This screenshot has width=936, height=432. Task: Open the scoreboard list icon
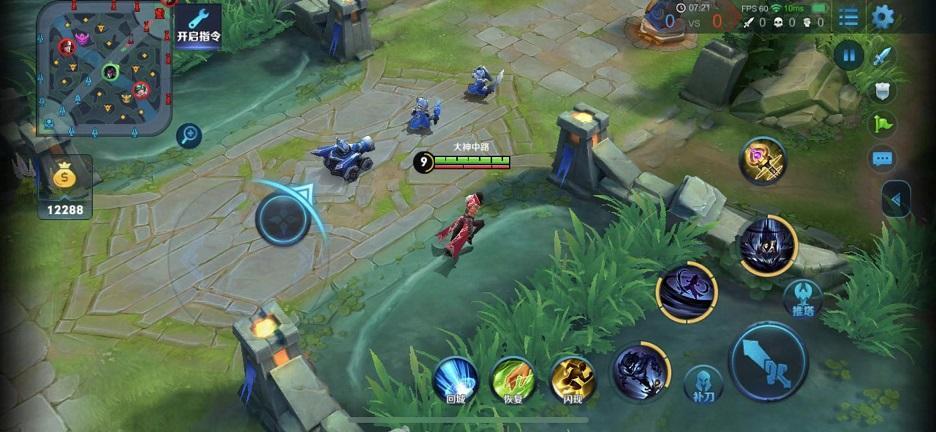[848, 17]
